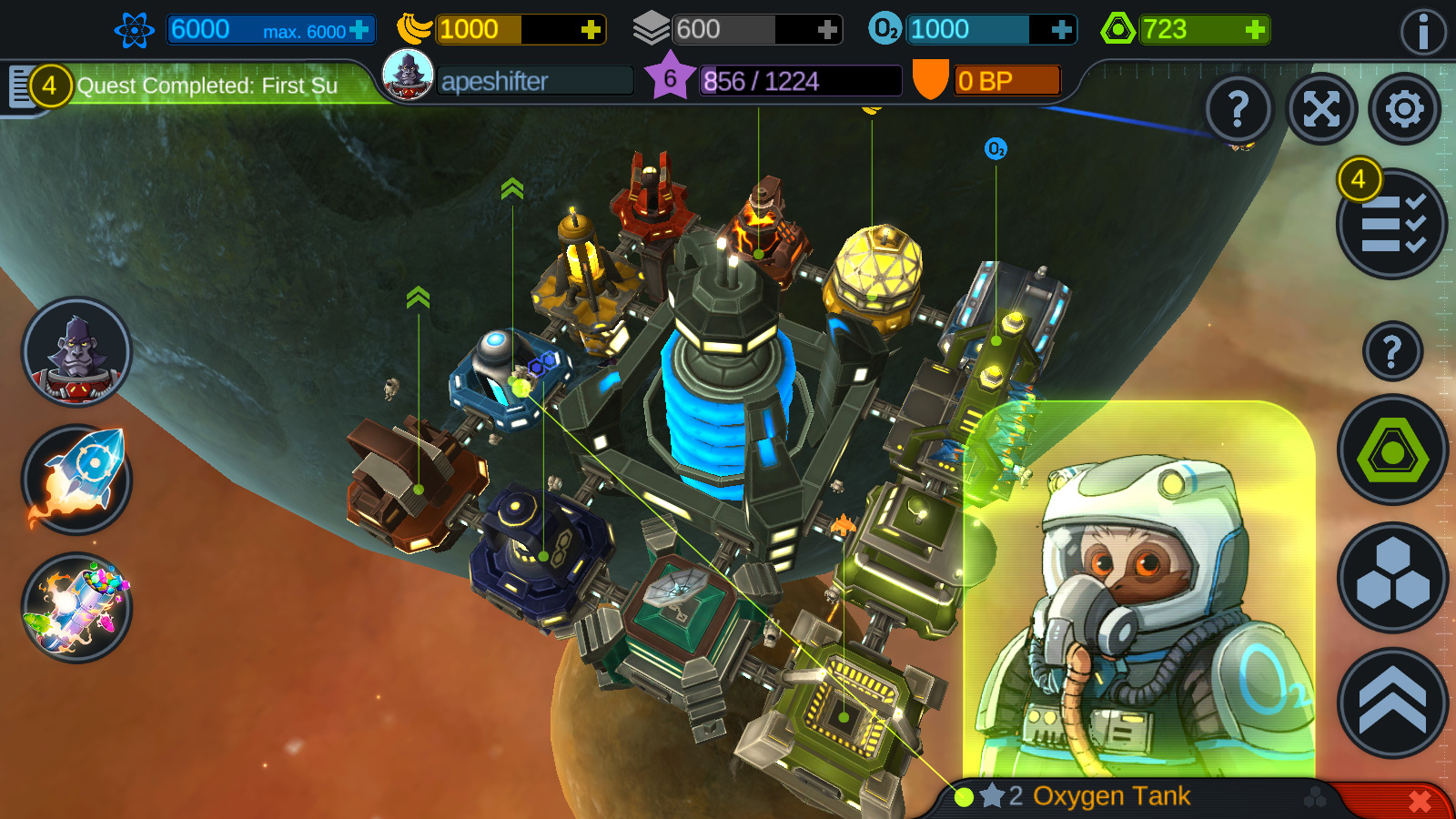Image resolution: width=1456 pixels, height=819 pixels.
Task: Launch the rocket ship menu
Action: point(76,480)
